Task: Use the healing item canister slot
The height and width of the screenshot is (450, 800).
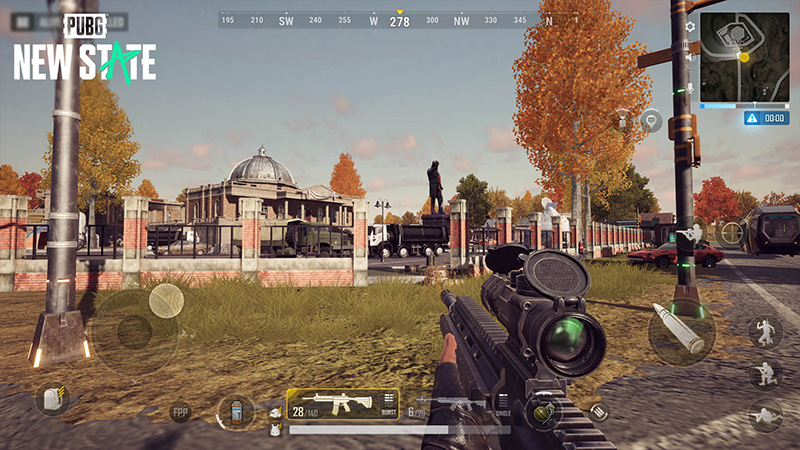Action: [235, 411]
